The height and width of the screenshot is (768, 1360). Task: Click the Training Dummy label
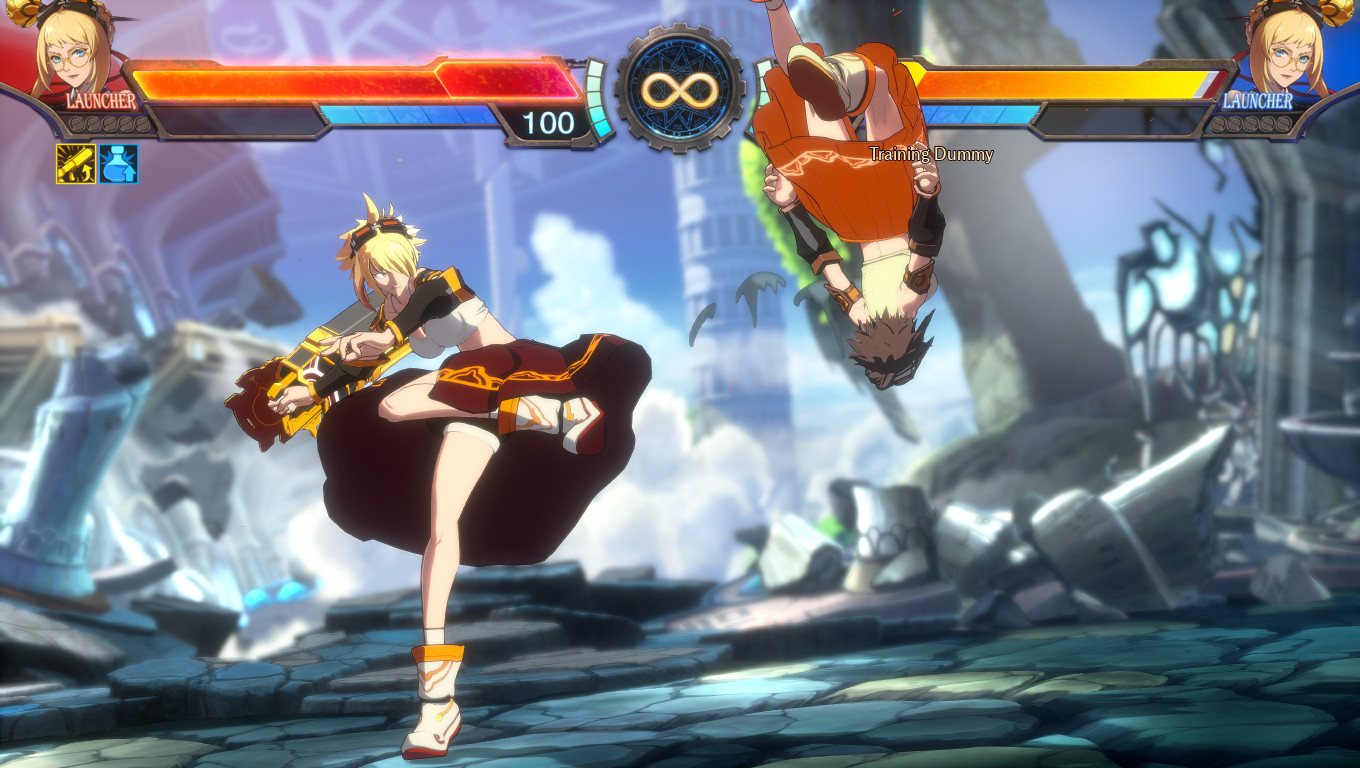point(932,155)
